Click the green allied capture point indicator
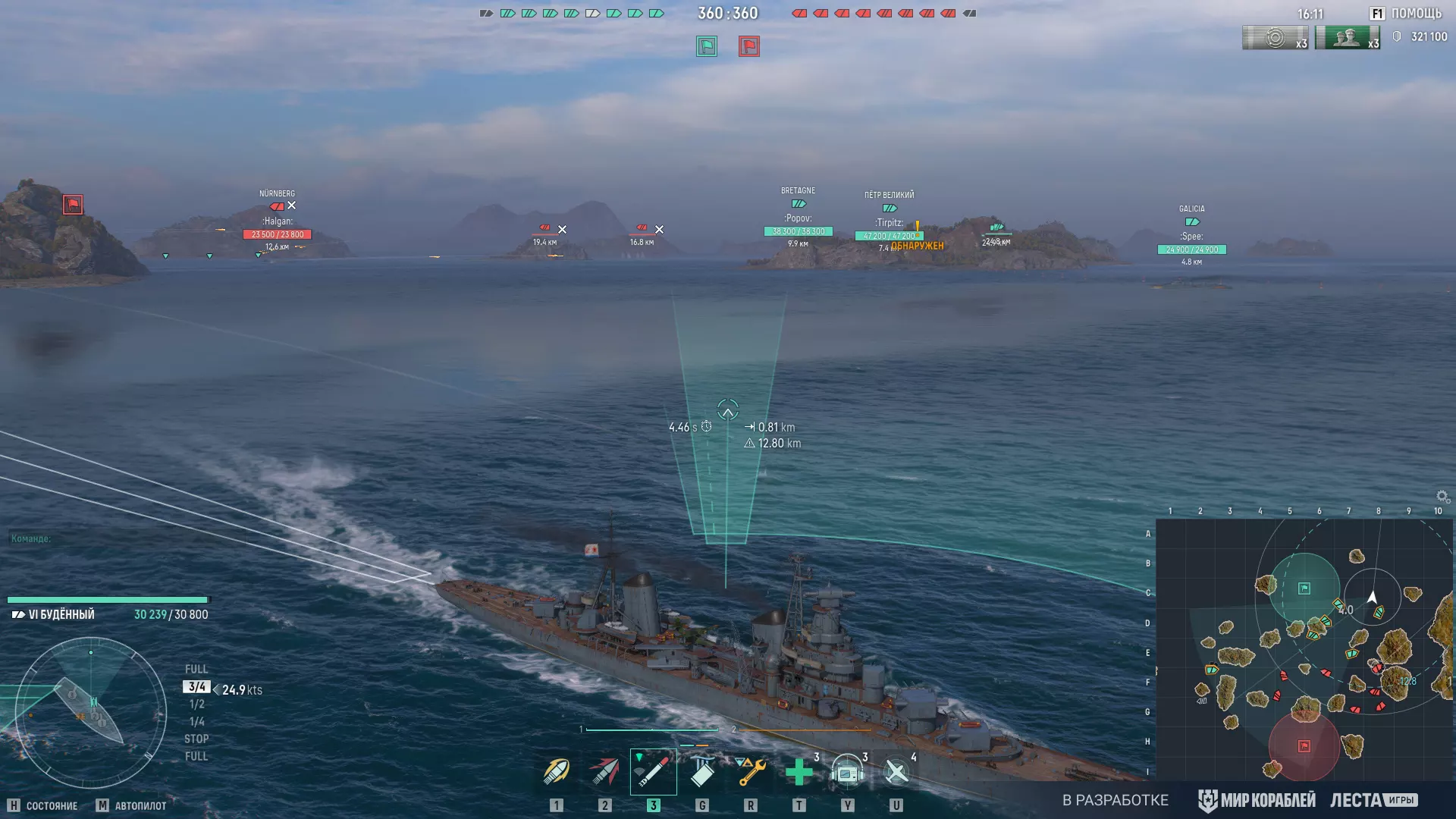 [707, 46]
